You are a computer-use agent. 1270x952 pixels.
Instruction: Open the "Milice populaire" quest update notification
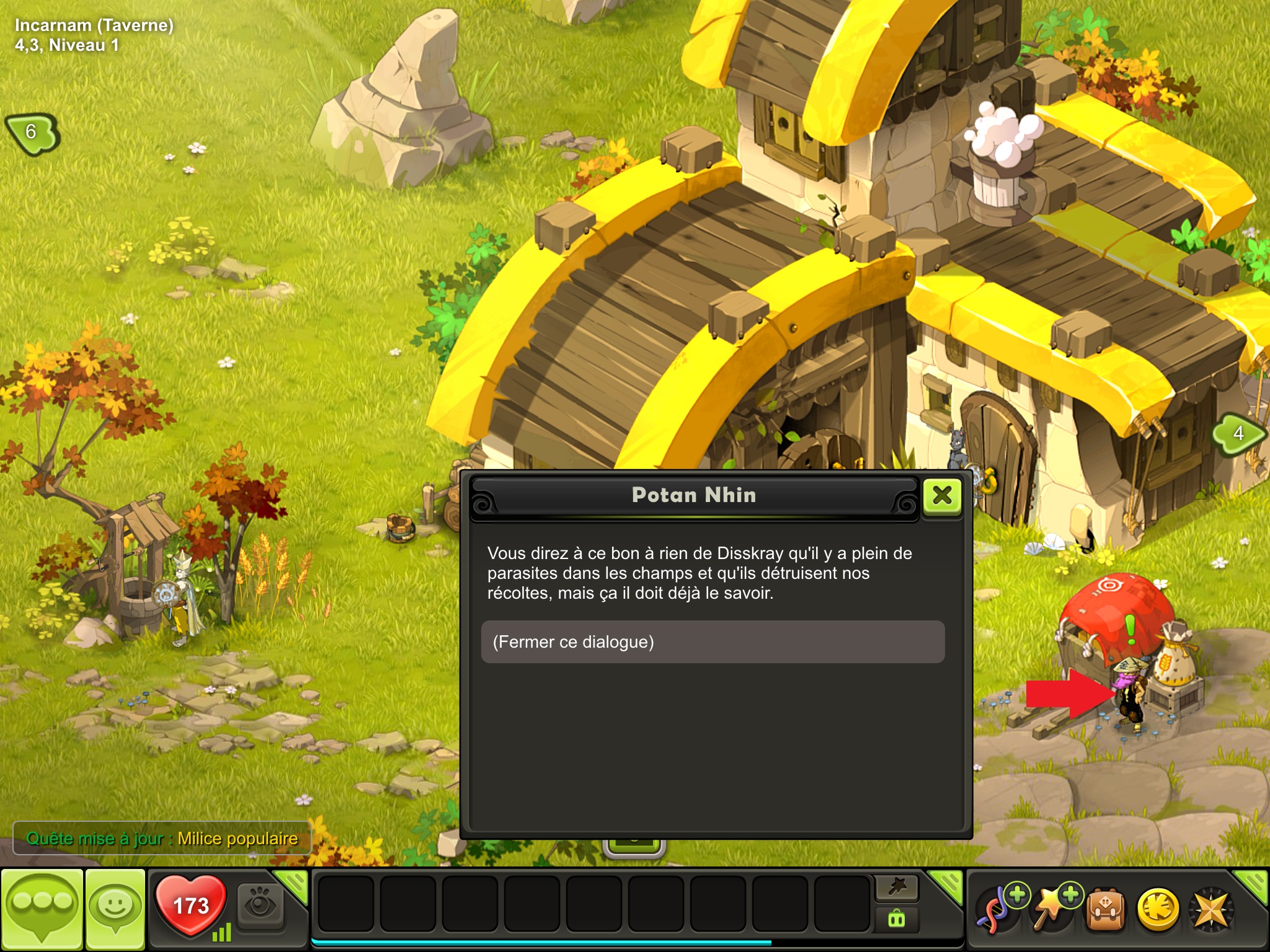(162, 839)
